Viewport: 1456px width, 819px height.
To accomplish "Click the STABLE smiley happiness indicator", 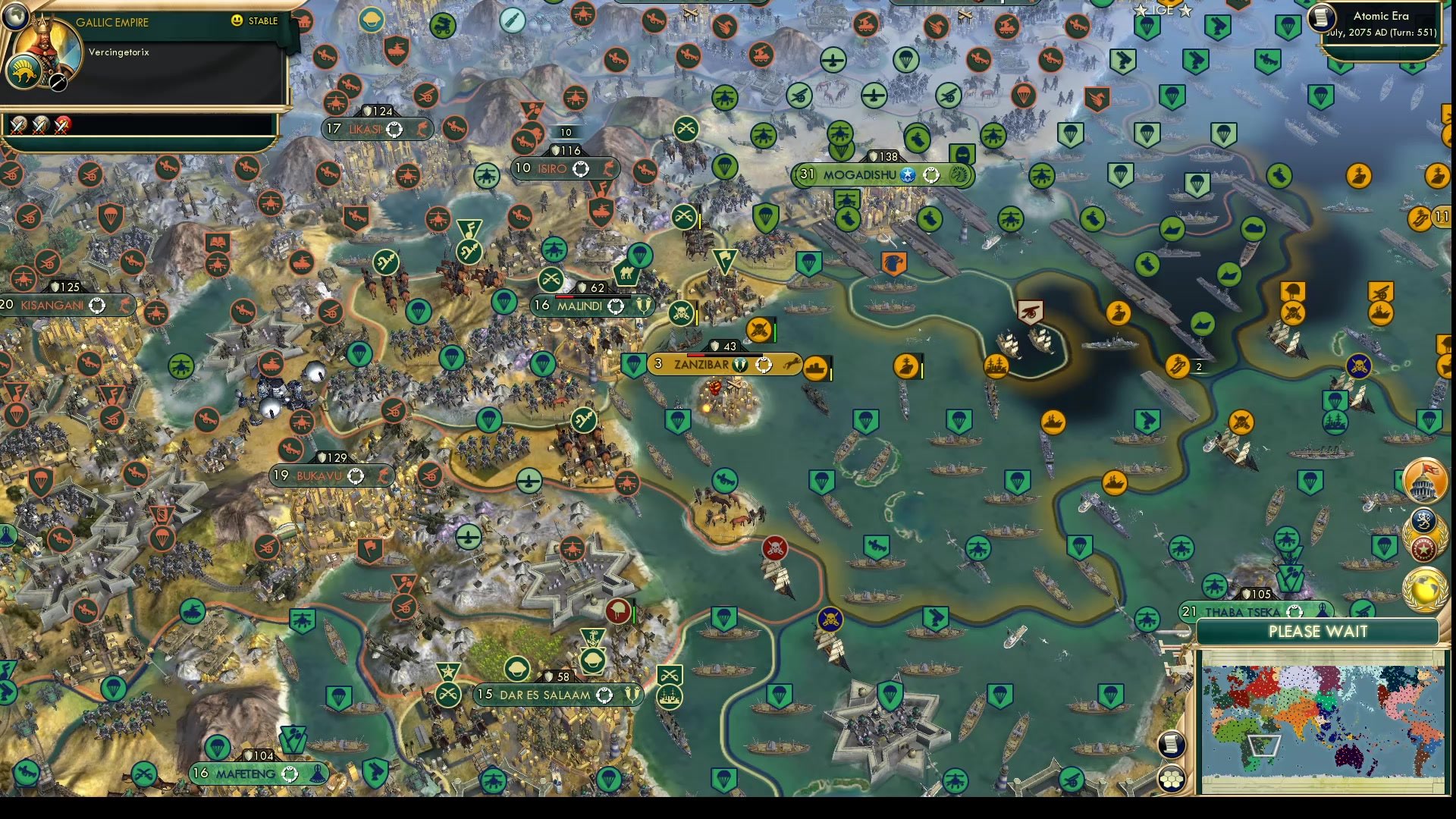I will (x=236, y=20).
